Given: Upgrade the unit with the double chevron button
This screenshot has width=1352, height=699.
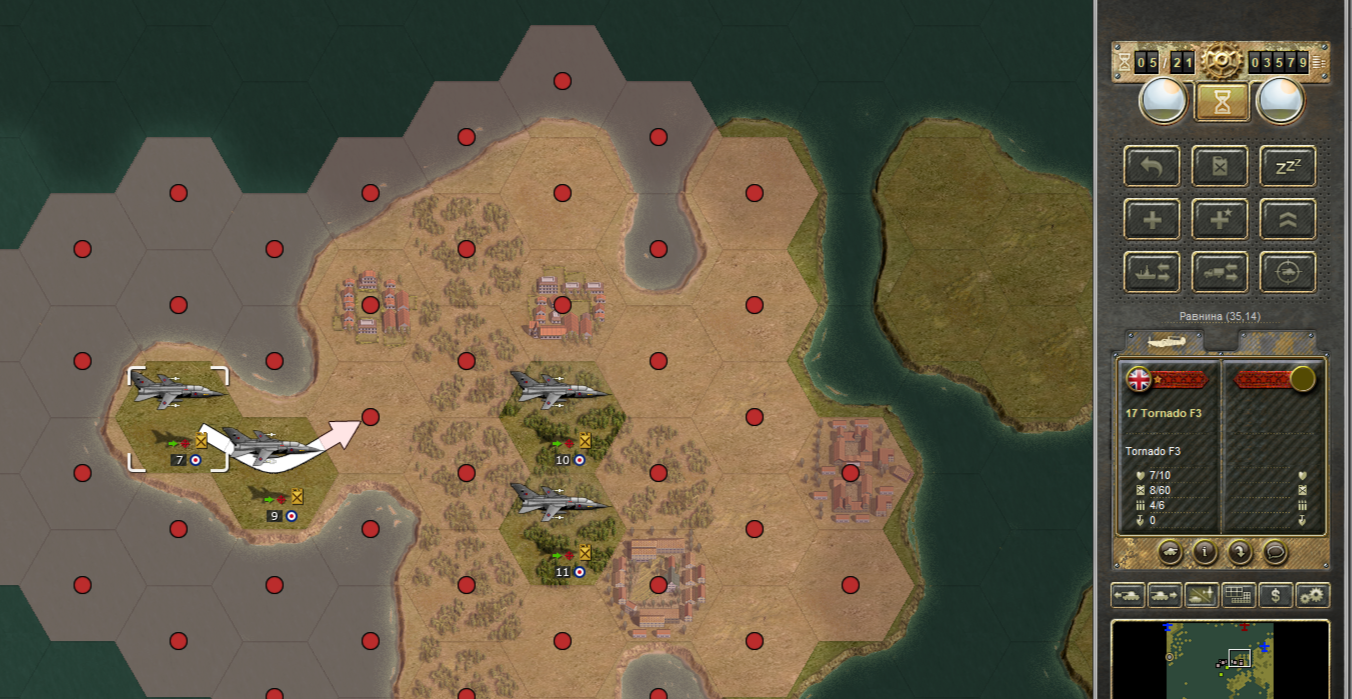Looking at the screenshot, I should (1287, 219).
